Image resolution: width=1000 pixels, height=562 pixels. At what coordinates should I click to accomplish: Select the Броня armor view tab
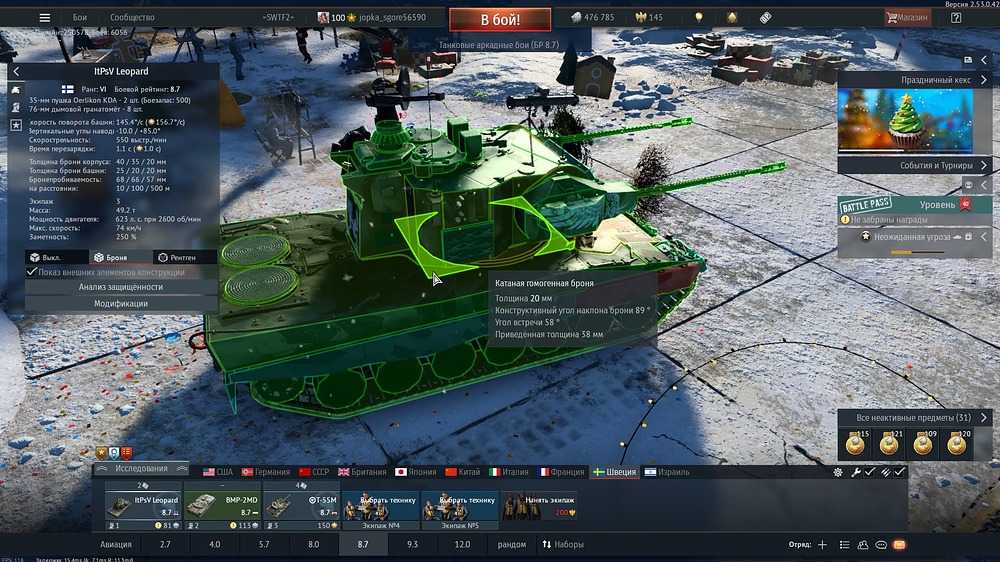click(x=111, y=257)
